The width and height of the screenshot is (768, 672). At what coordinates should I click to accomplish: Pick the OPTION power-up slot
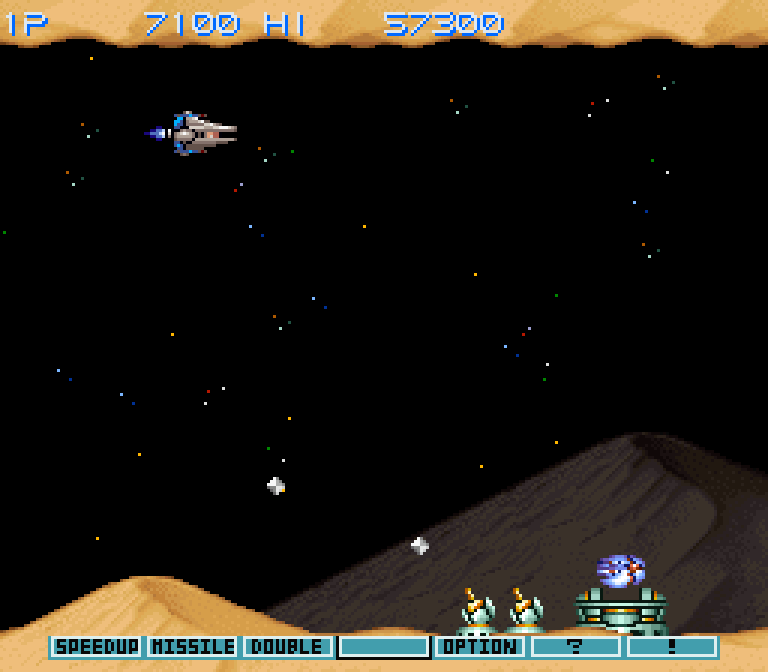pos(480,647)
